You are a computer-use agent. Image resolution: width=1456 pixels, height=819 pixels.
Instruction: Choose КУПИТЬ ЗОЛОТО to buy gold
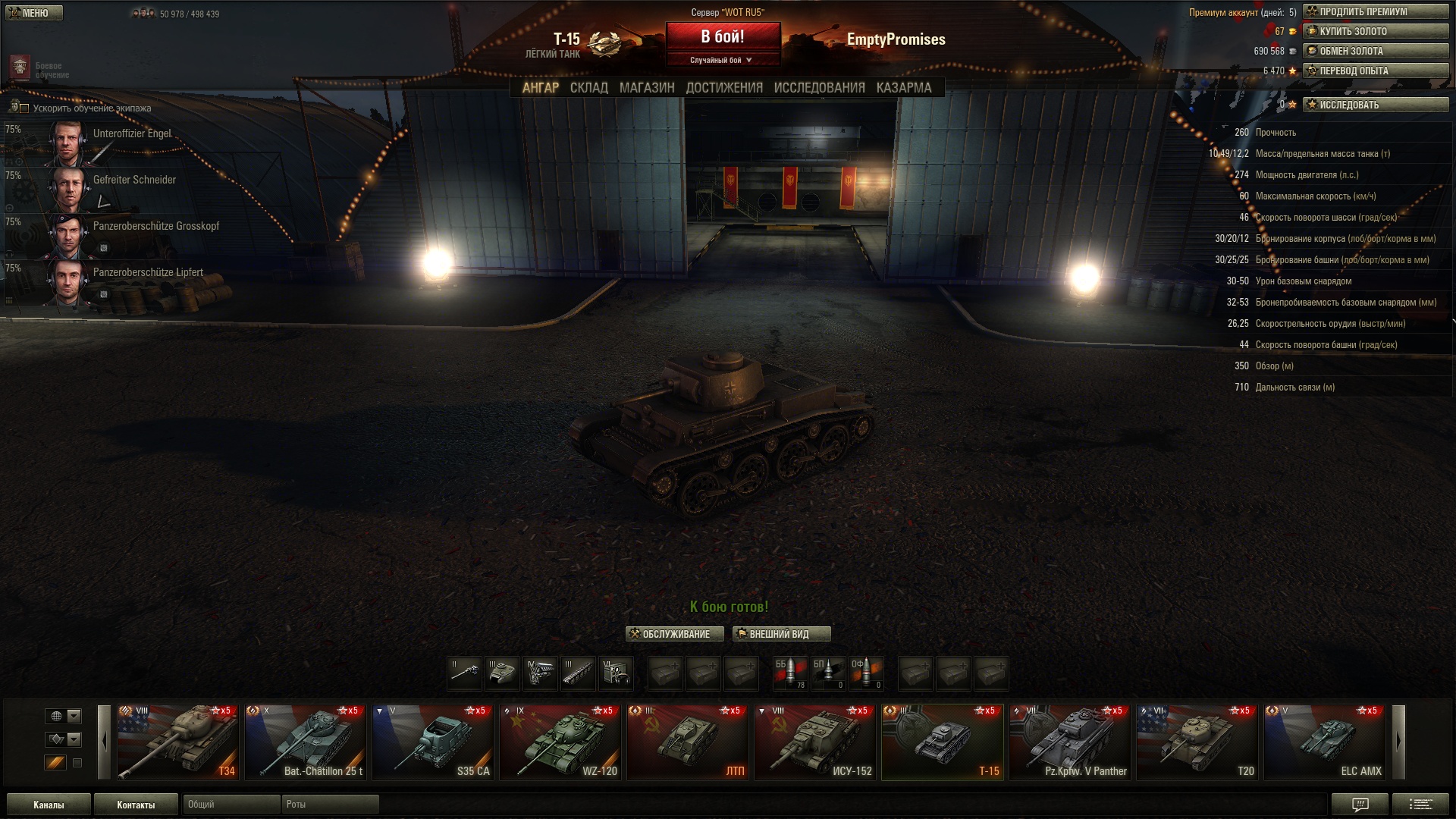pos(1376,32)
